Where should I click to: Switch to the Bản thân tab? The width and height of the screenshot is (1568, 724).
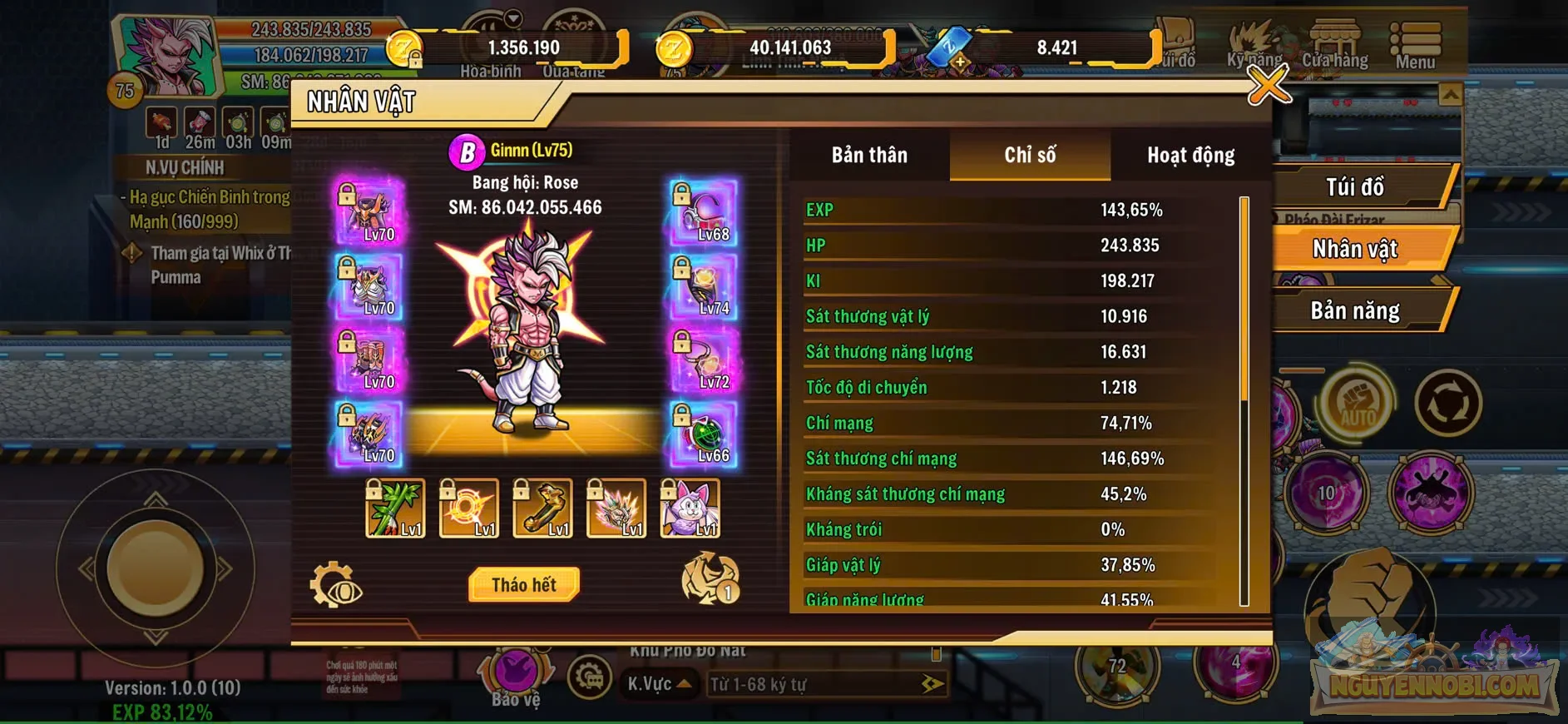(x=868, y=155)
